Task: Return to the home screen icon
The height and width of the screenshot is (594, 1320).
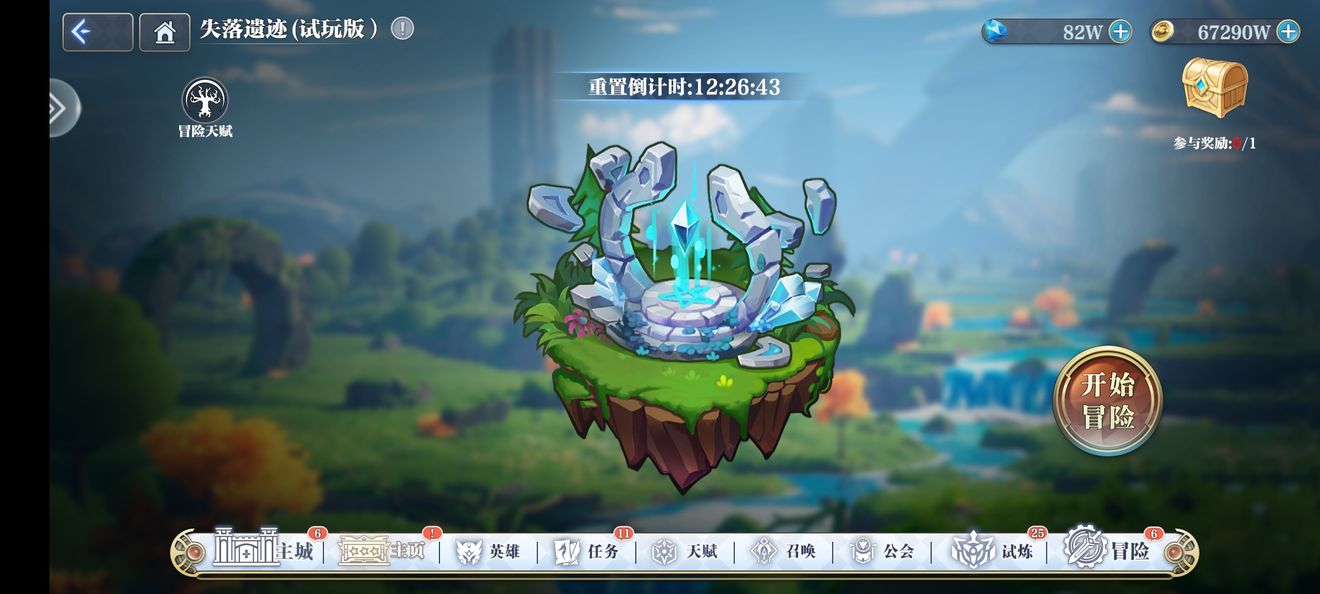Action: (164, 32)
